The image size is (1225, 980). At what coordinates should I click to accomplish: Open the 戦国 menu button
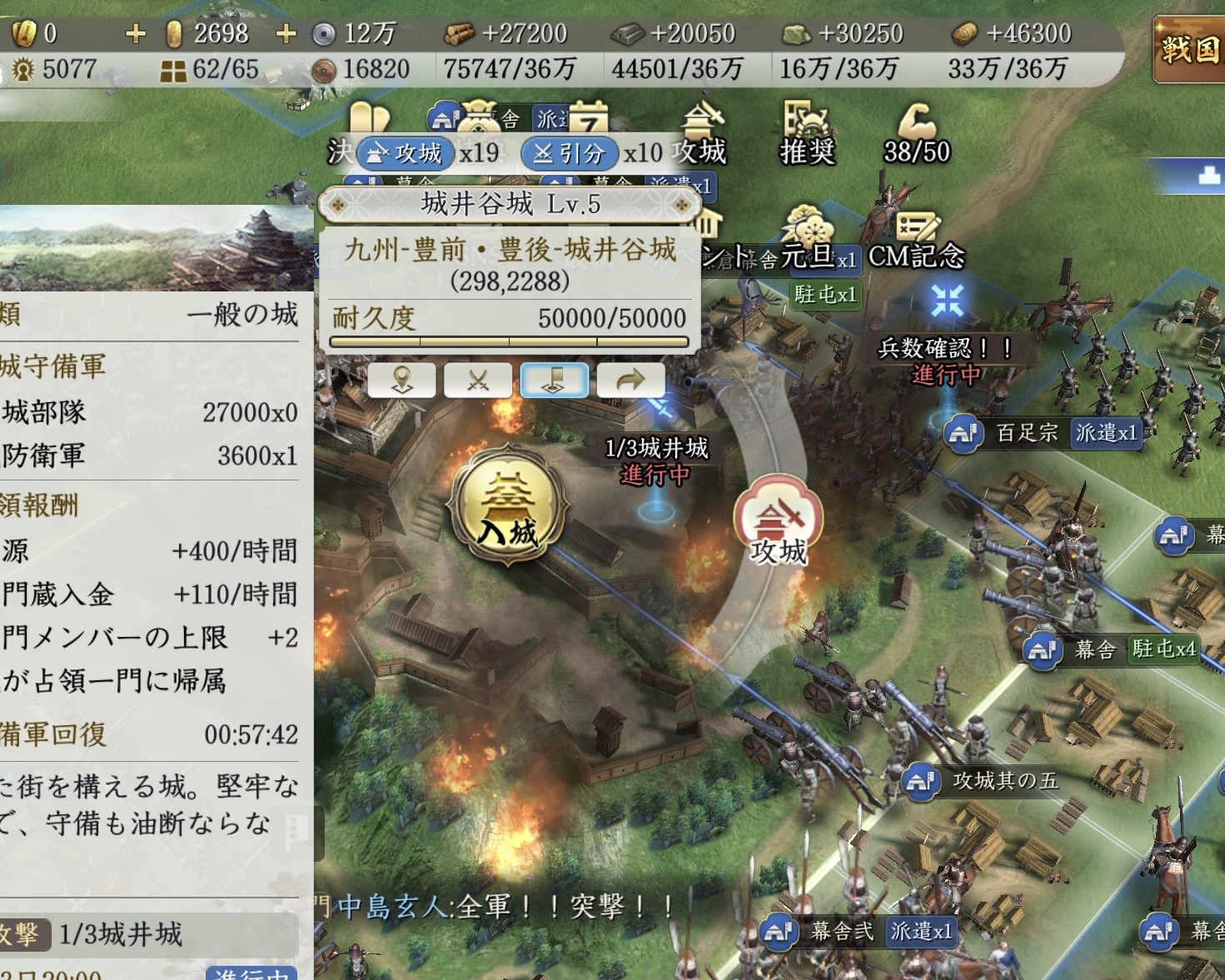tap(1188, 49)
